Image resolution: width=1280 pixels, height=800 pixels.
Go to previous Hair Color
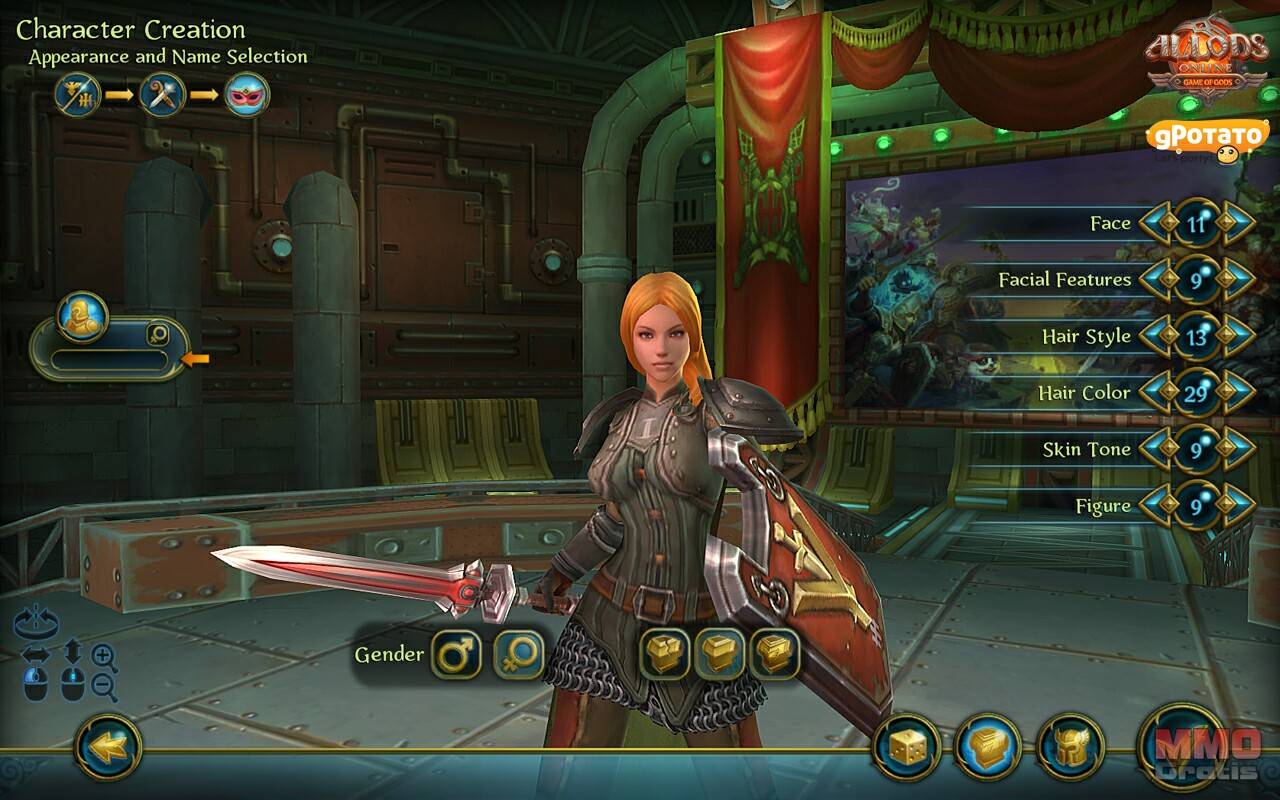click(x=1155, y=393)
